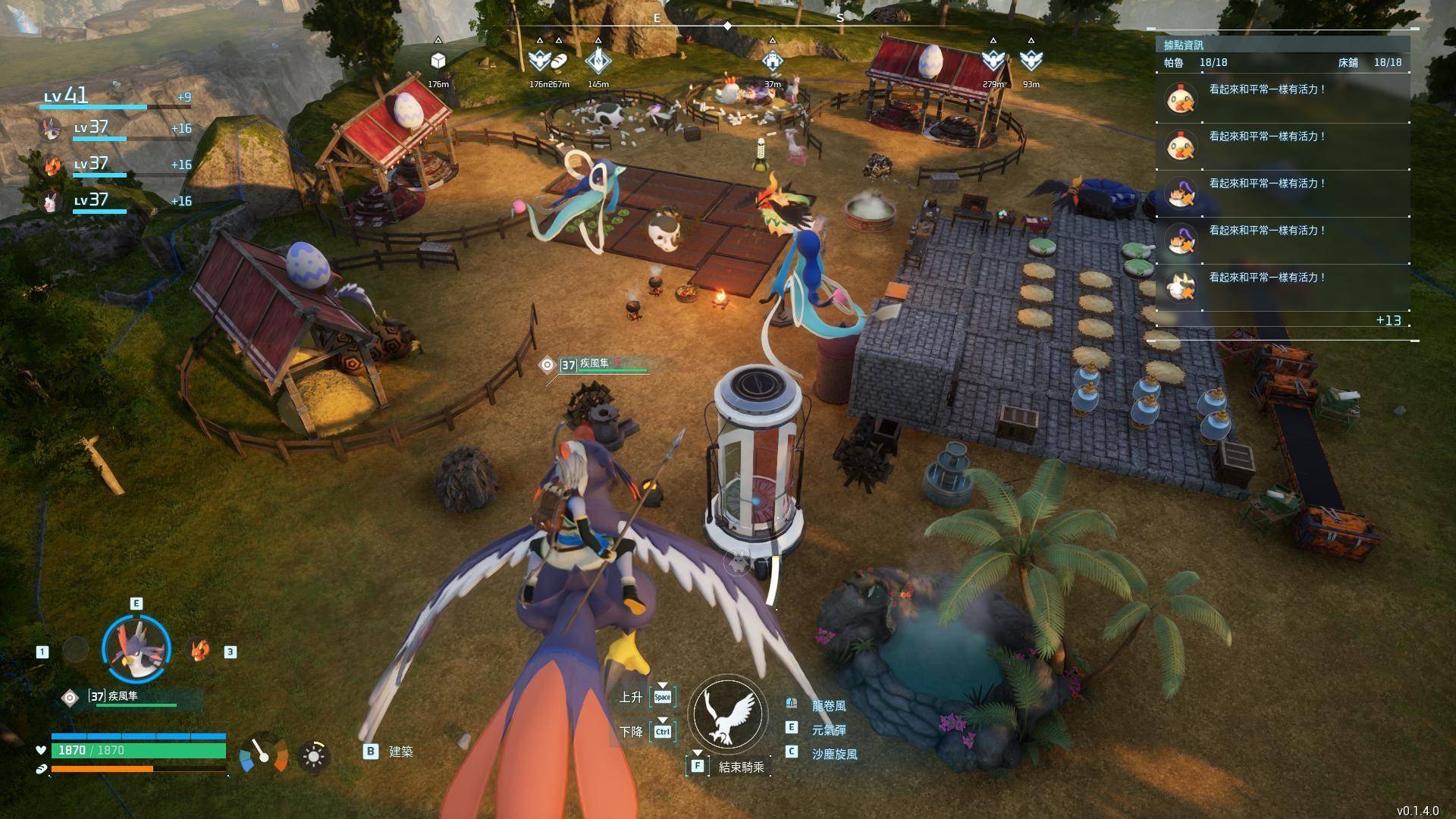Click the compass marker labeled 145m
The width and height of the screenshot is (1456, 819).
(598, 60)
